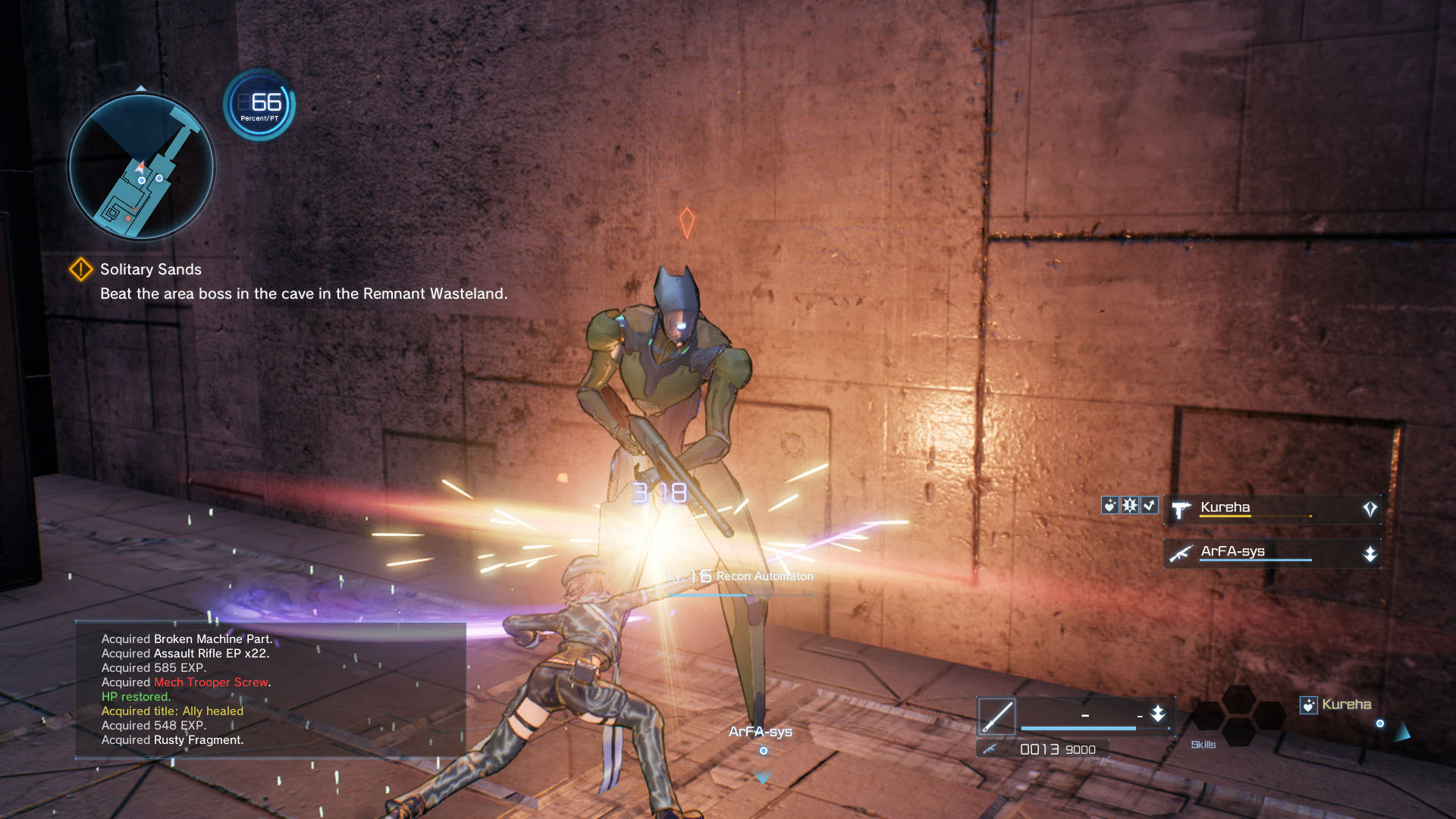This screenshot has width=1456, height=819.
Task: Click Kureha's spiked burst status icon
Action: (1130, 505)
